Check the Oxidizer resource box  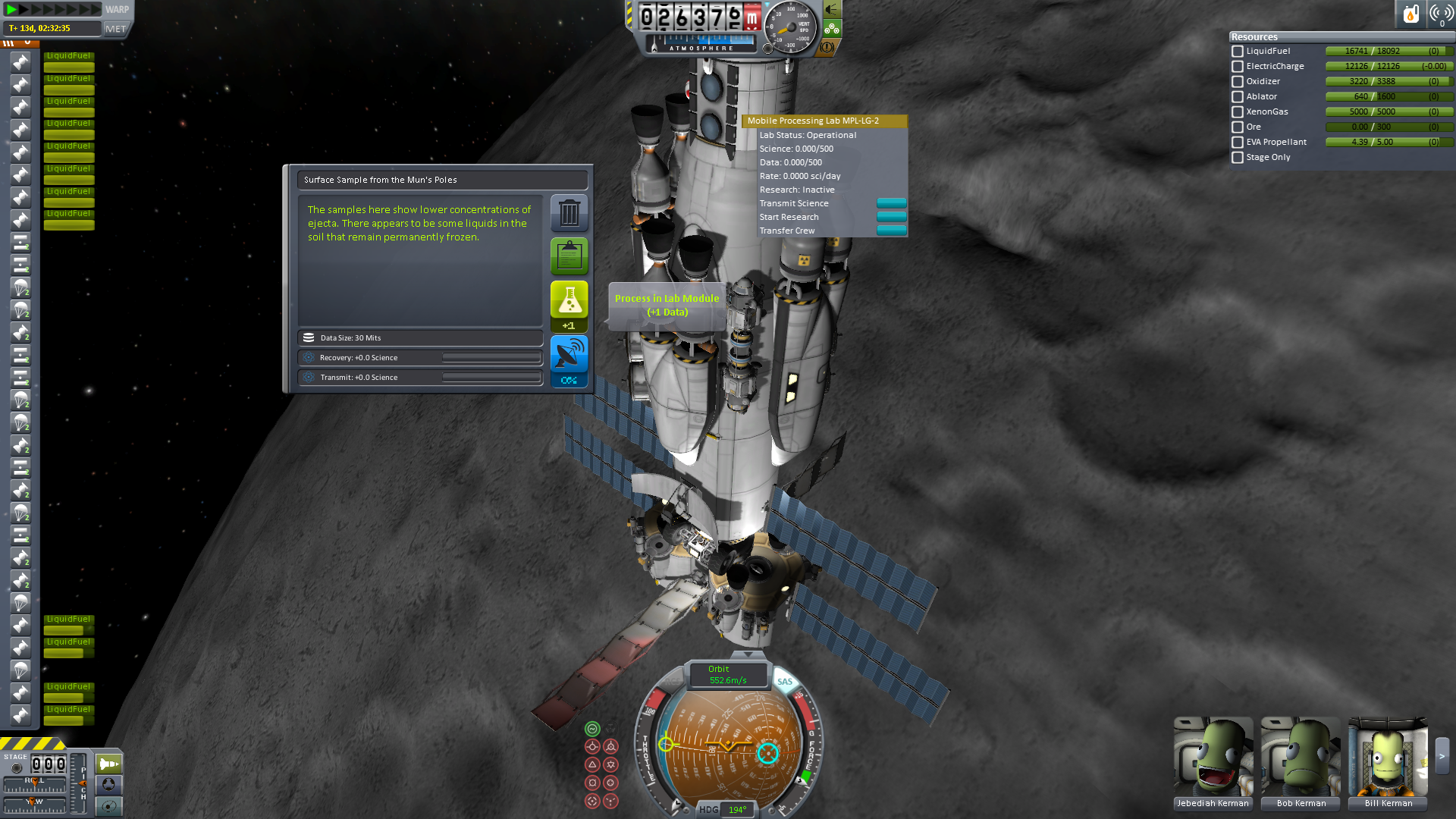[1238, 82]
